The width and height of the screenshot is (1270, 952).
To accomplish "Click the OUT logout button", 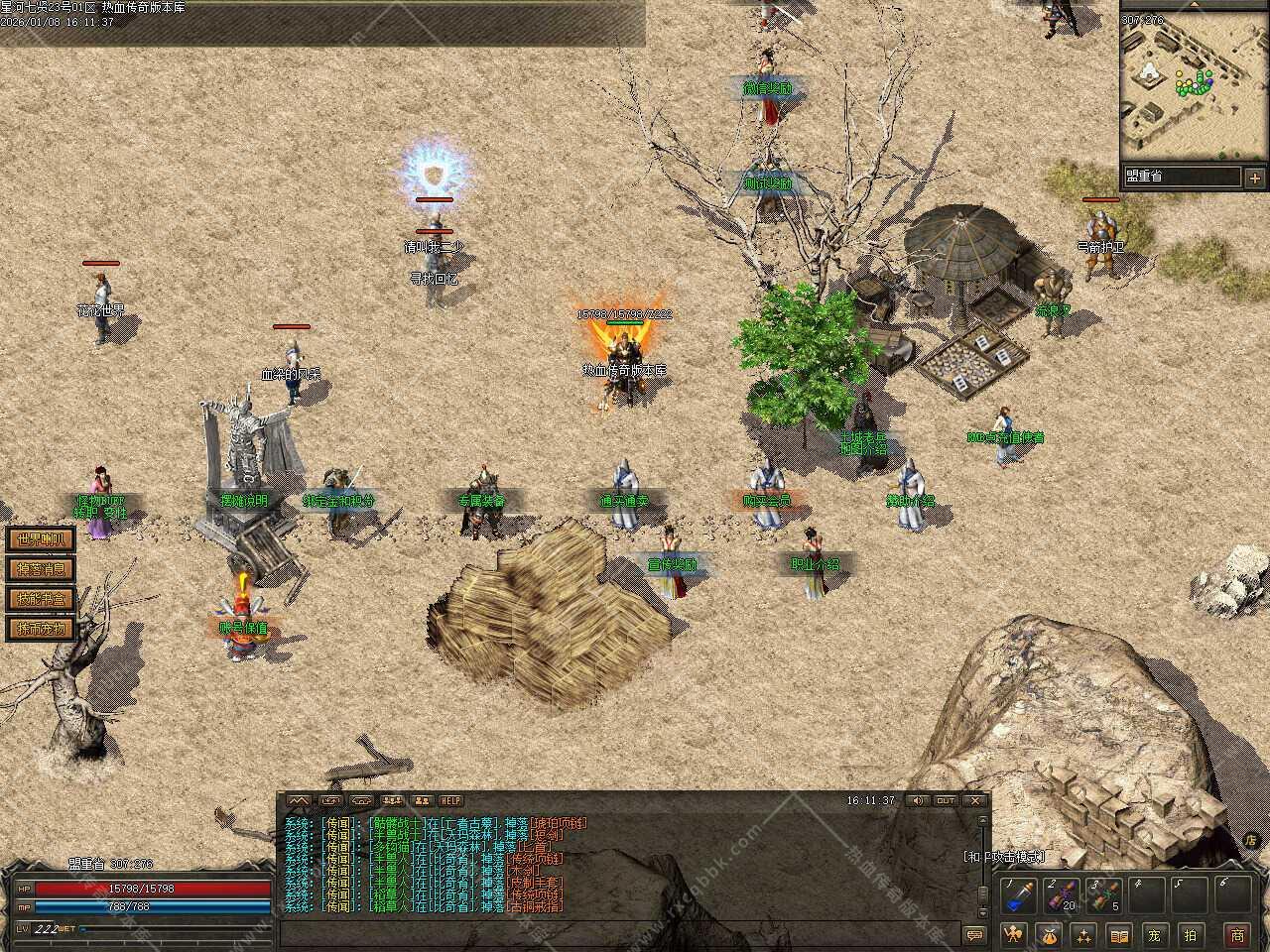I will (946, 801).
